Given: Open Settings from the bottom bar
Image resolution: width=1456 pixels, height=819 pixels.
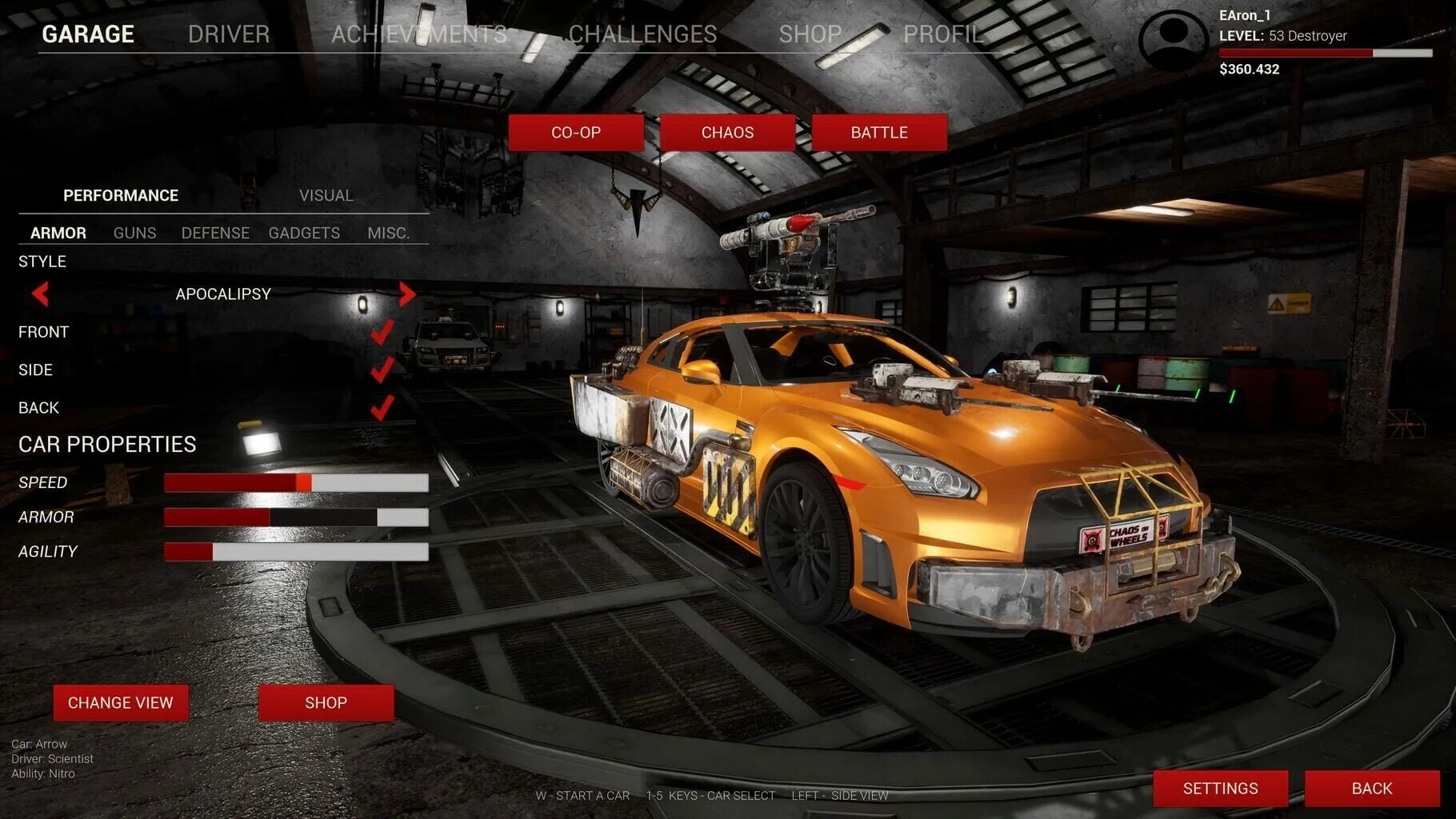Looking at the screenshot, I should click(1220, 789).
